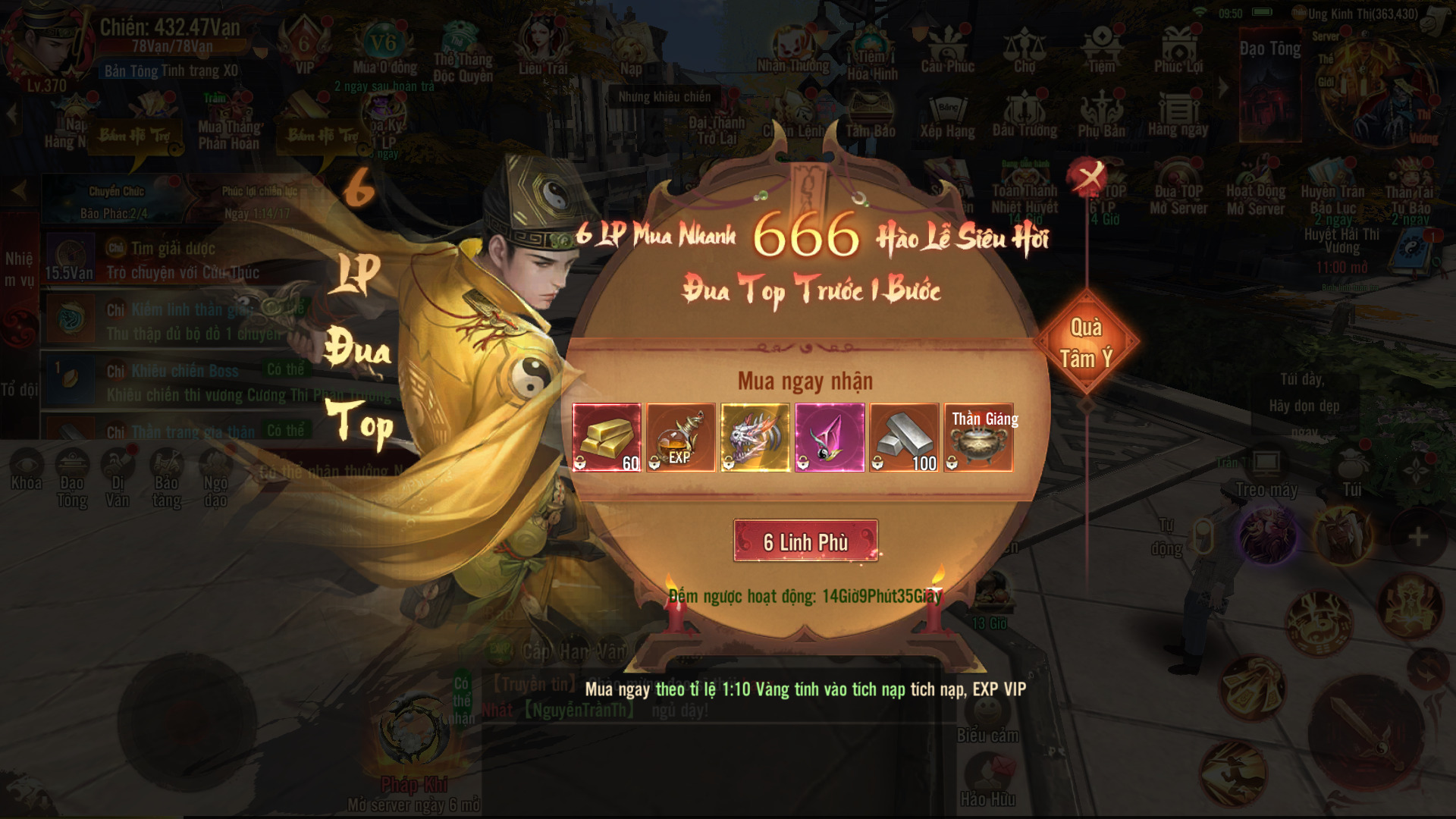
Task: Inspect the Thần Giáng cauldron reward
Action: 978,438
